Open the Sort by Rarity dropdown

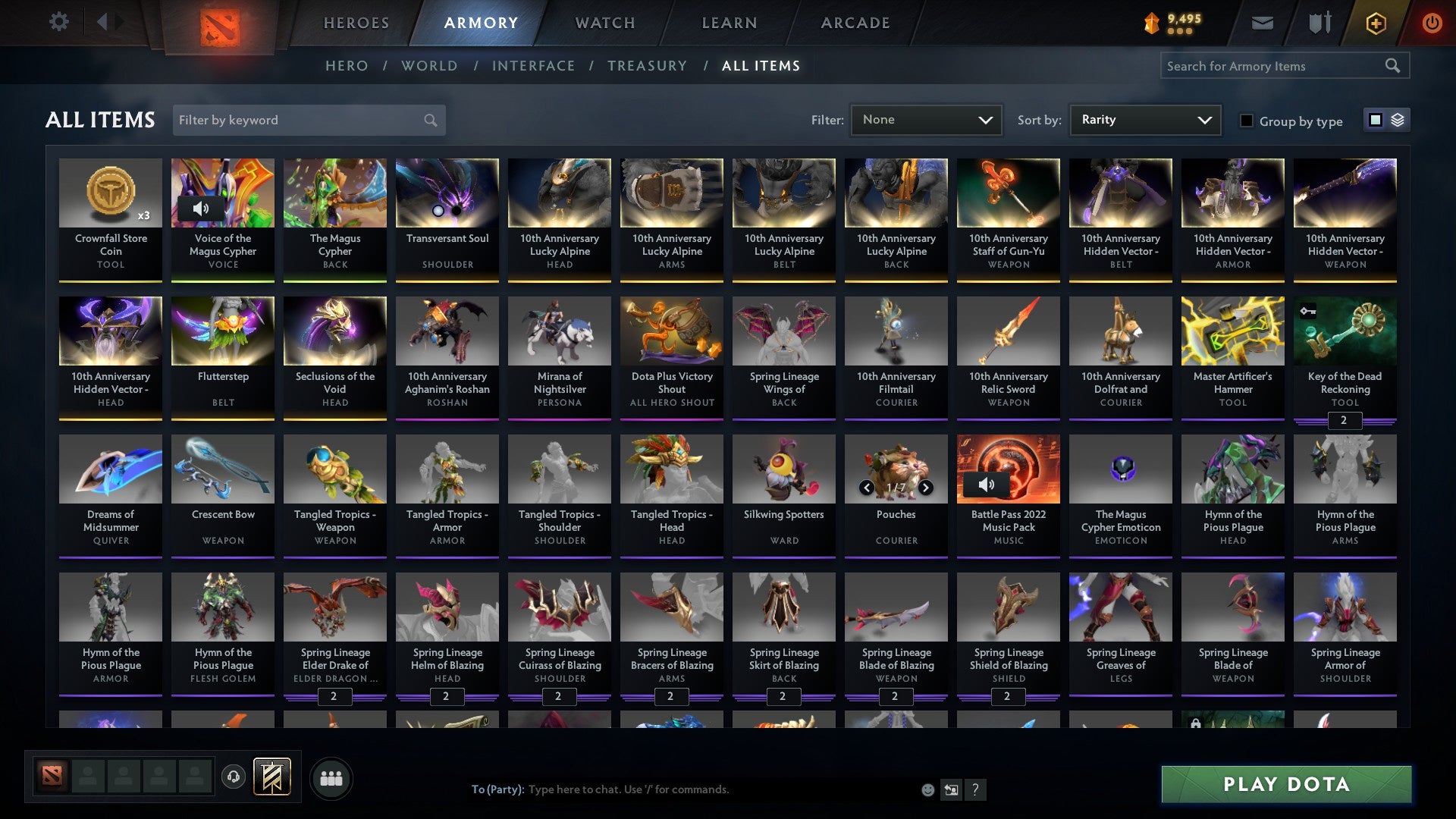[1144, 120]
